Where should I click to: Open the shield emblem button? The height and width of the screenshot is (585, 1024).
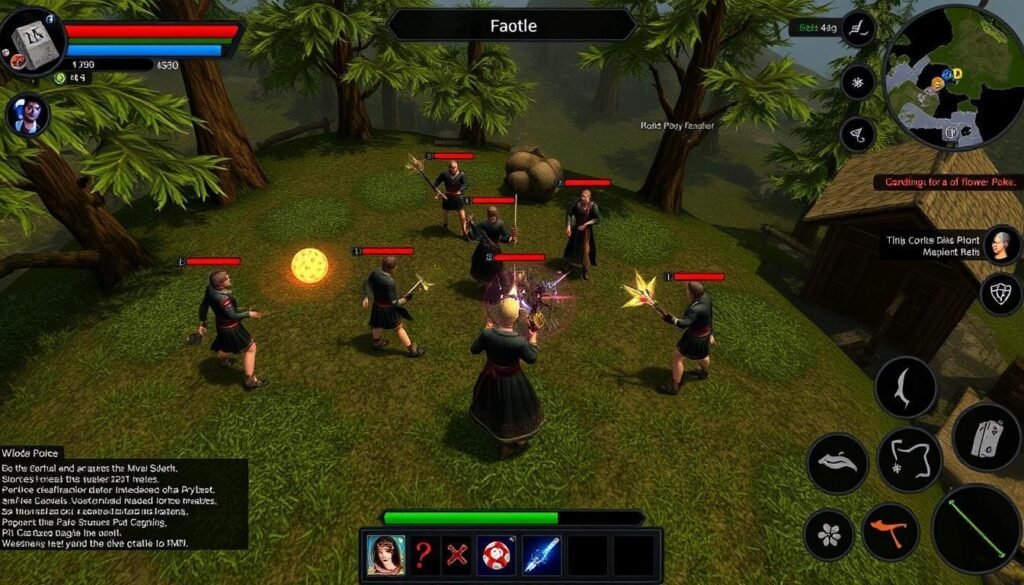click(1000, 294)
